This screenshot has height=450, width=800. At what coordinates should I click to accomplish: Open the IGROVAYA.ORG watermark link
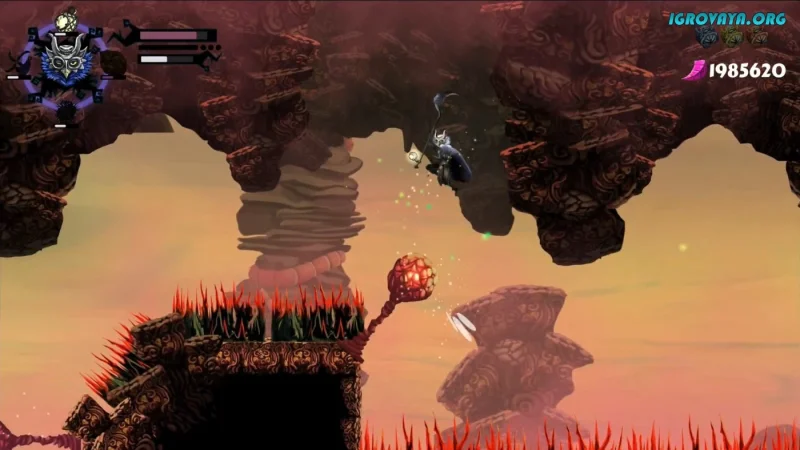click(727, 17)
